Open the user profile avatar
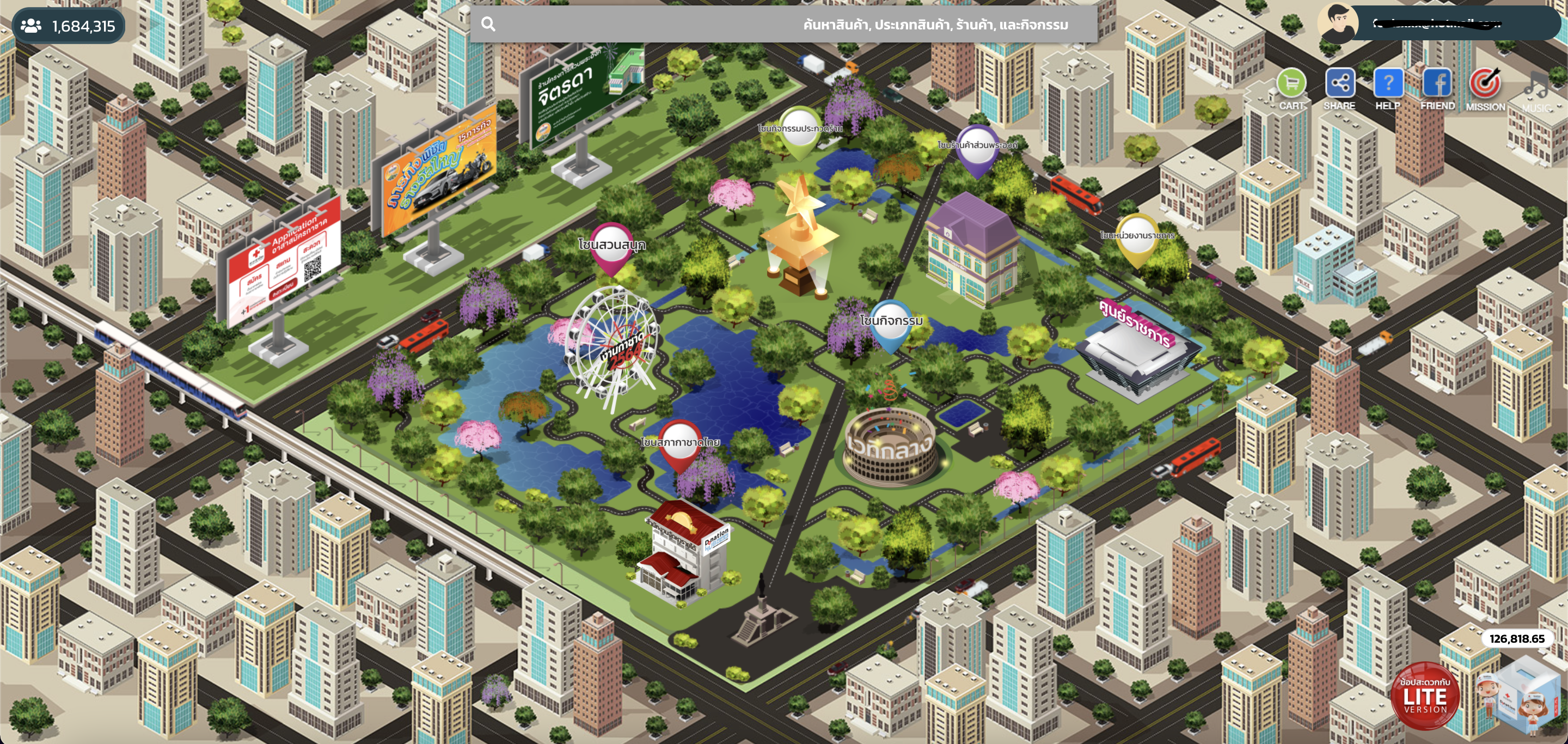Screen dimensions: 1568x744 click(x=1338, y=23)
